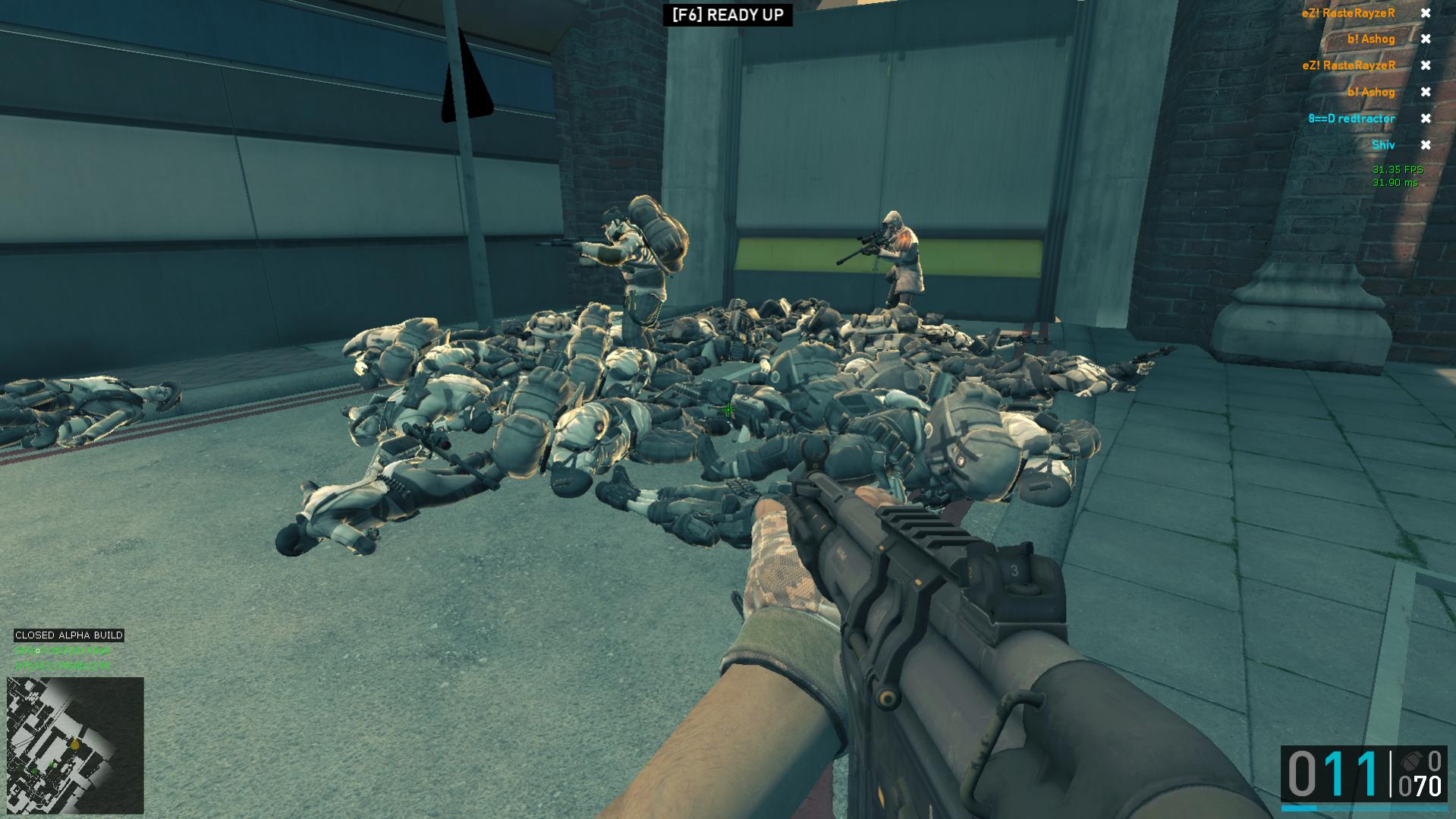Select the Shiv player entry
Screen dimensions: 1456x819
1382,145
